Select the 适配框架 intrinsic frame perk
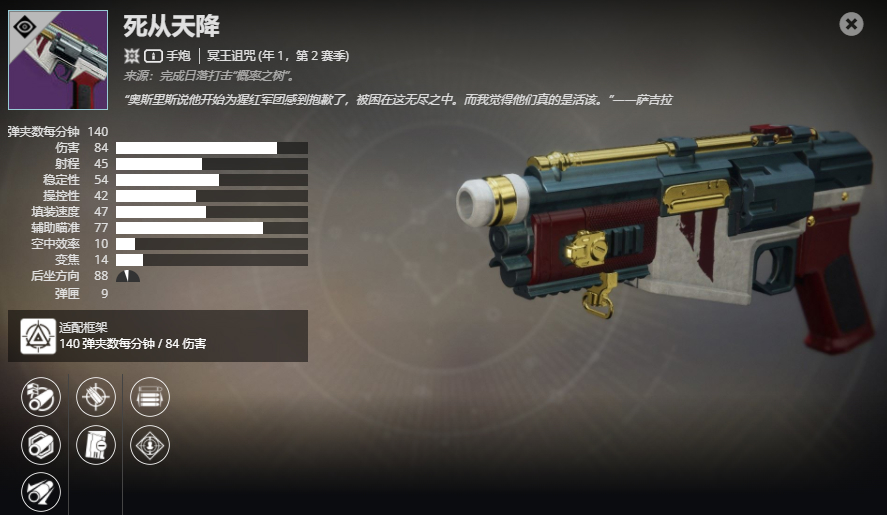 [39, 335]
